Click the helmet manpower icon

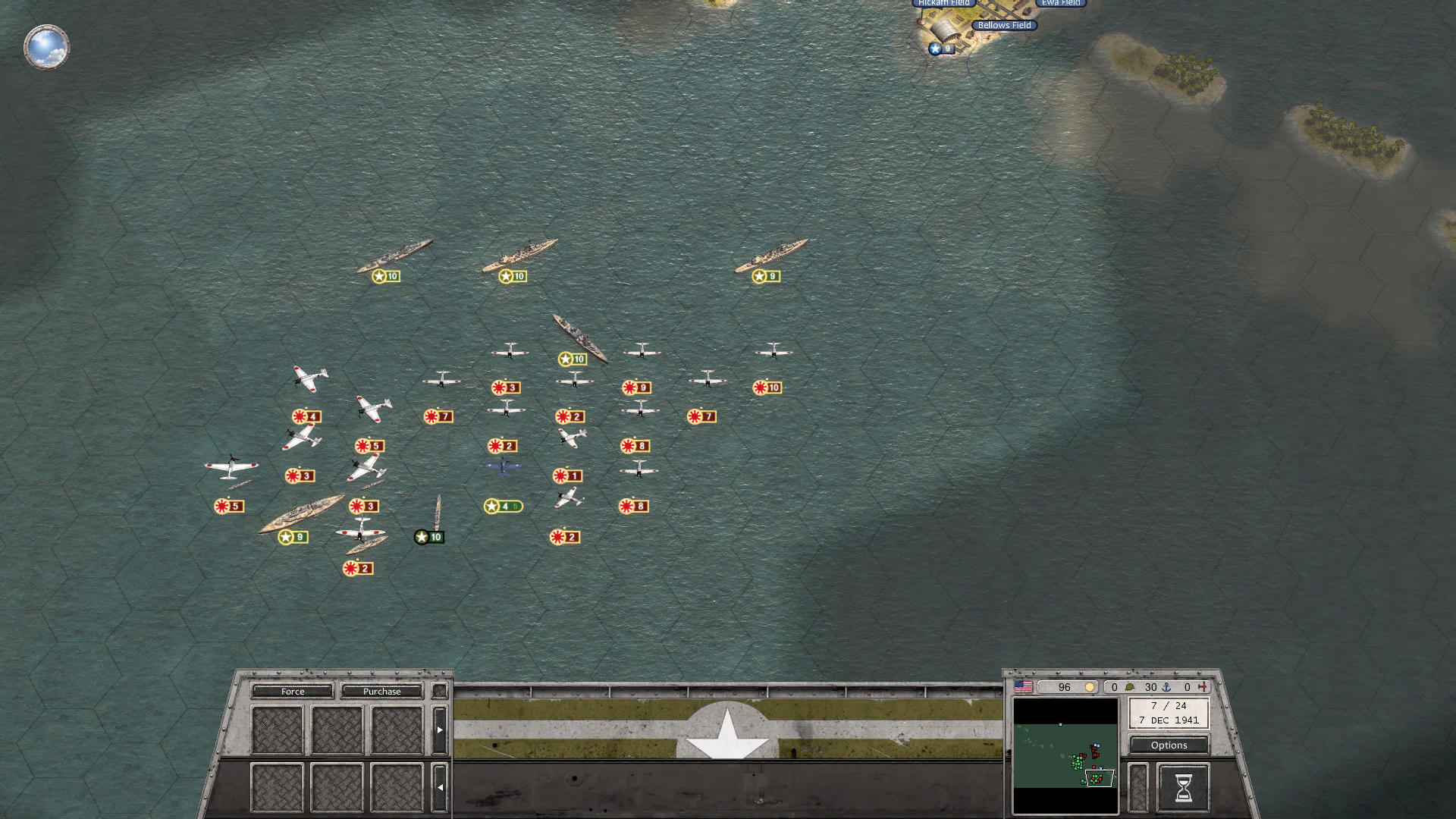pos(1129,687)
